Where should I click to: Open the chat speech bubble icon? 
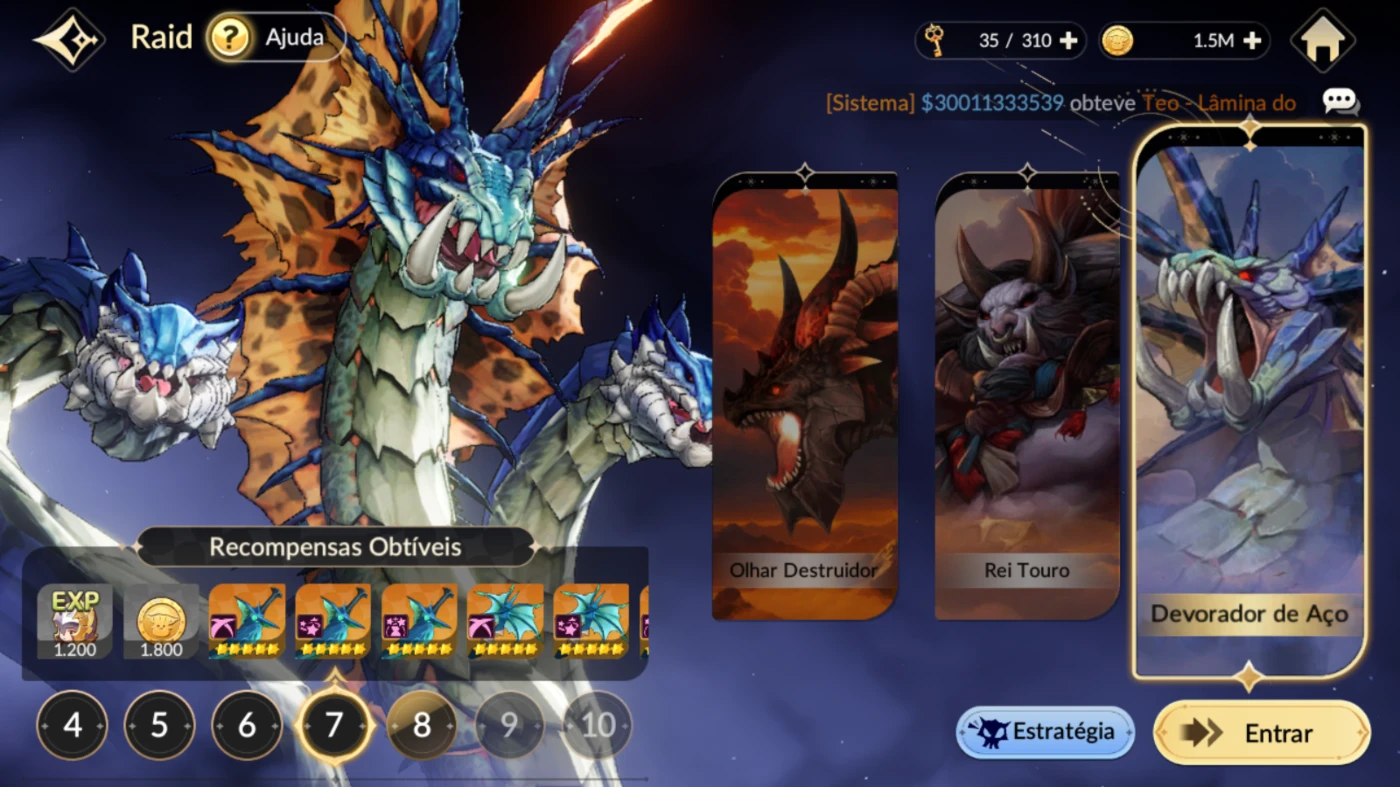(1339, 101)
